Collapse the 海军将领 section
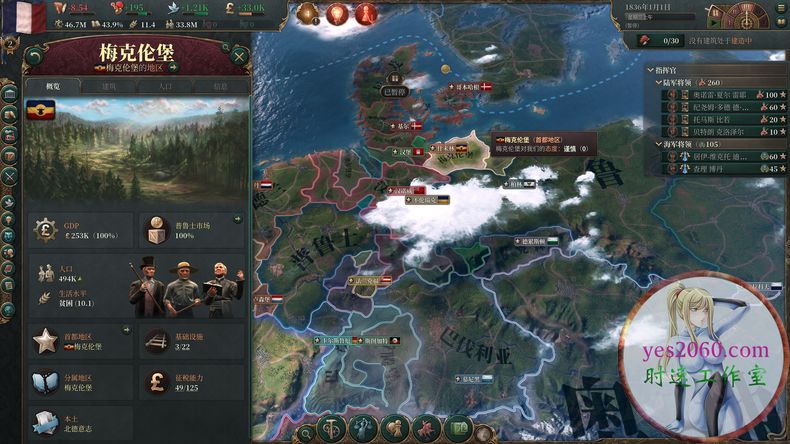Screen dimensions: 790x444 (x=662, y=143)
